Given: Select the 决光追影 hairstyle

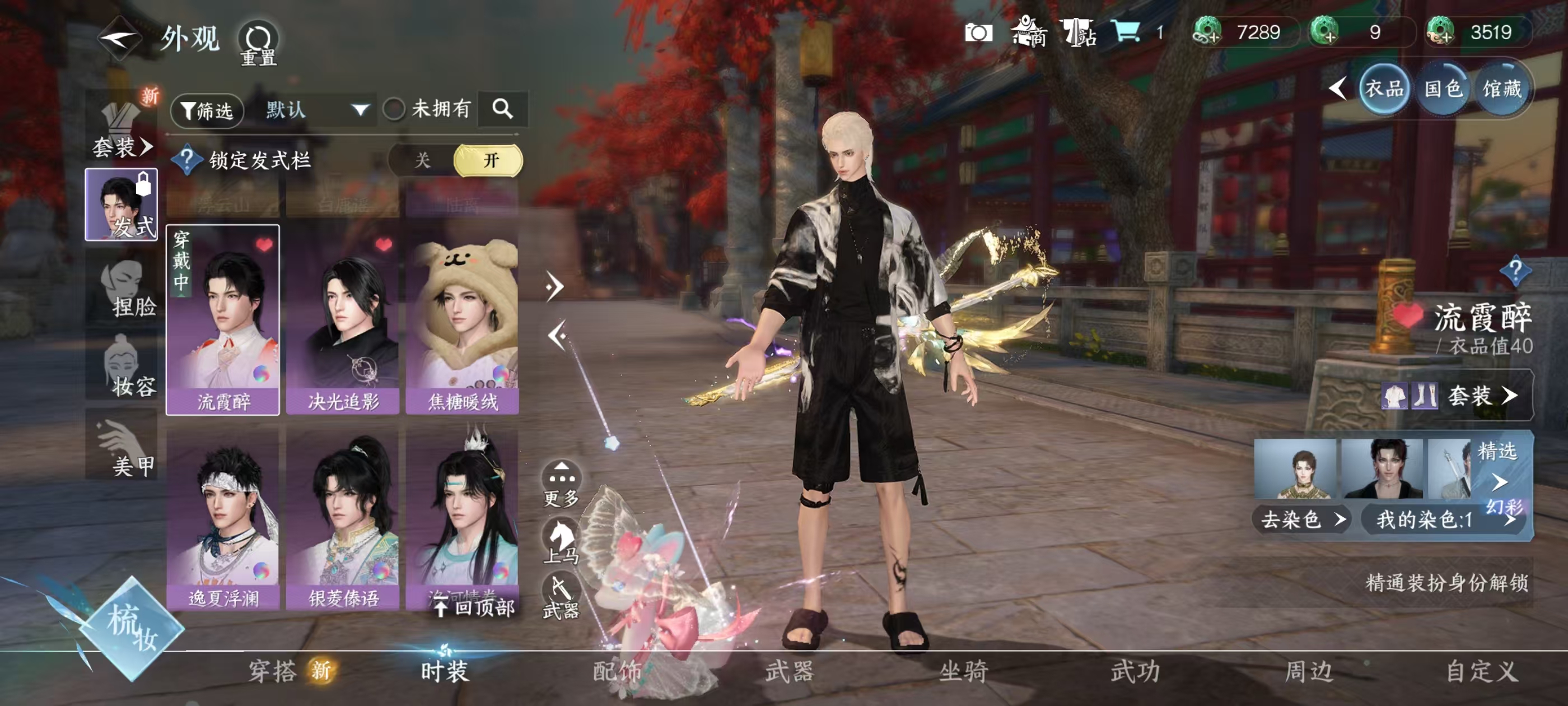Looking at the screenshot, I should pyautogui.click(x=343, y=320).
